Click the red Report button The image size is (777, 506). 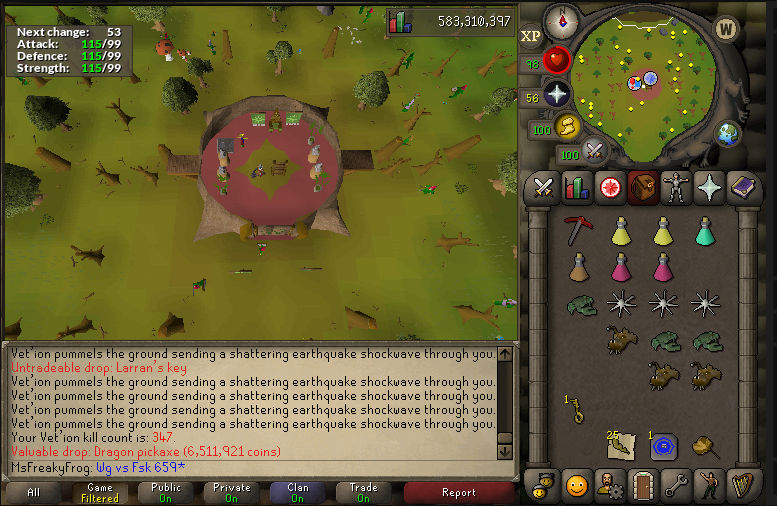458,492
